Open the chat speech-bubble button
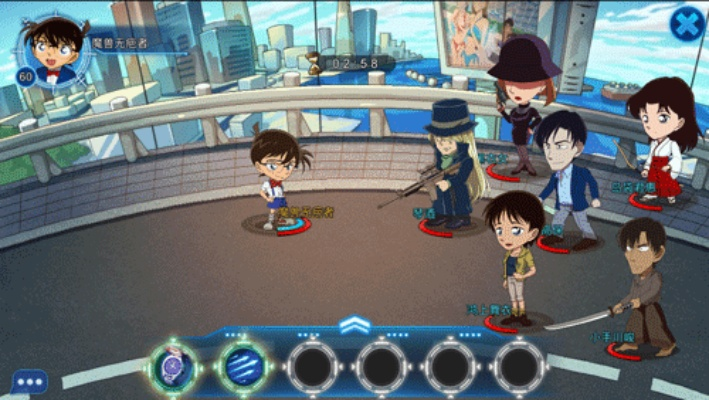Viewport: 709px width, 400px height. pos(29,381)
